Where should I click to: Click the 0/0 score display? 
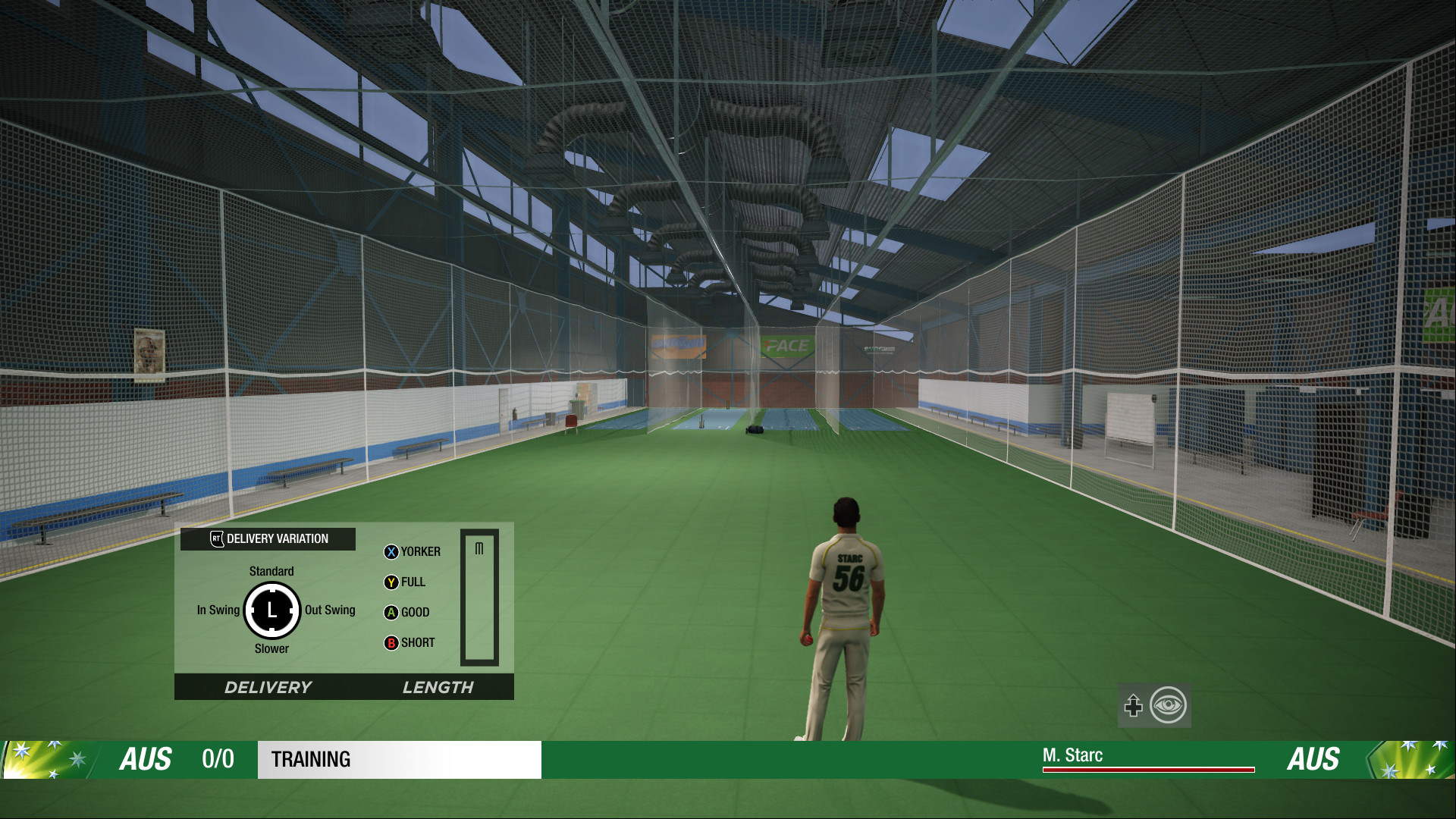coord(217,760)
